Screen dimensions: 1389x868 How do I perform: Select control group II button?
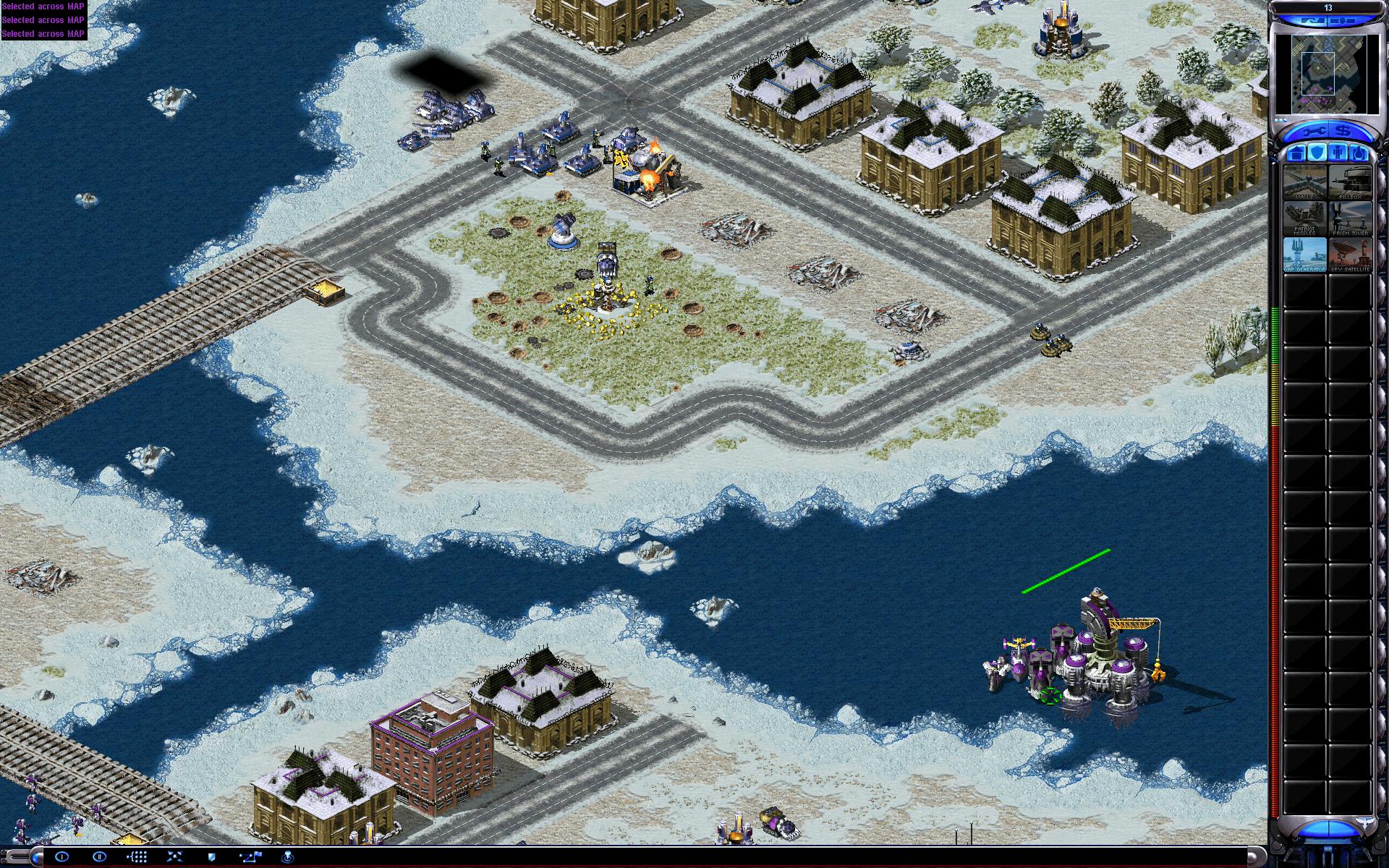[x=100, y=857]
